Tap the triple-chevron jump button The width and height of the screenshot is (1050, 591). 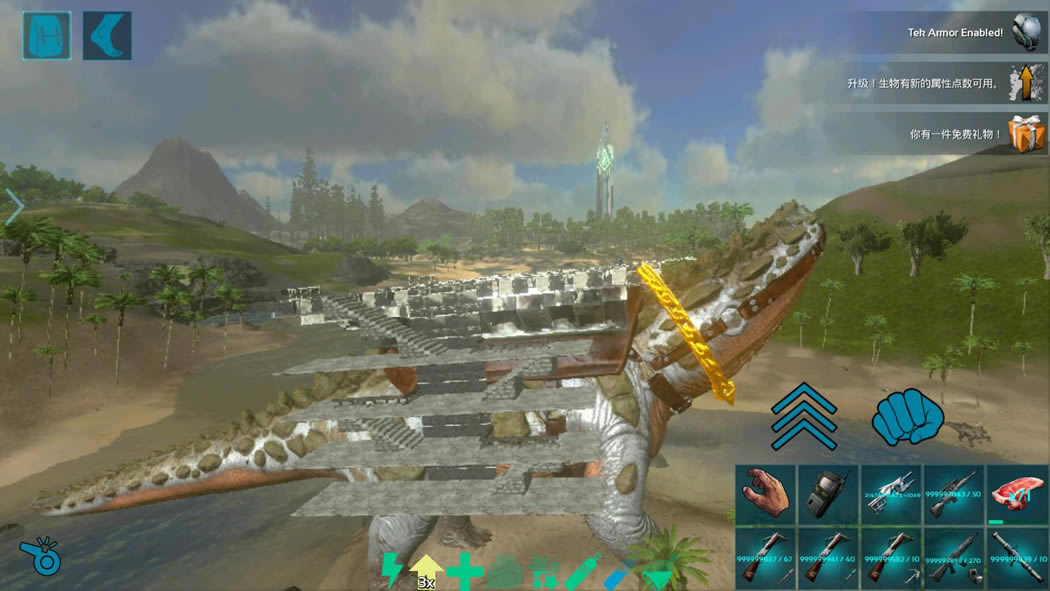pyautogui.click(x=803, y=415)
